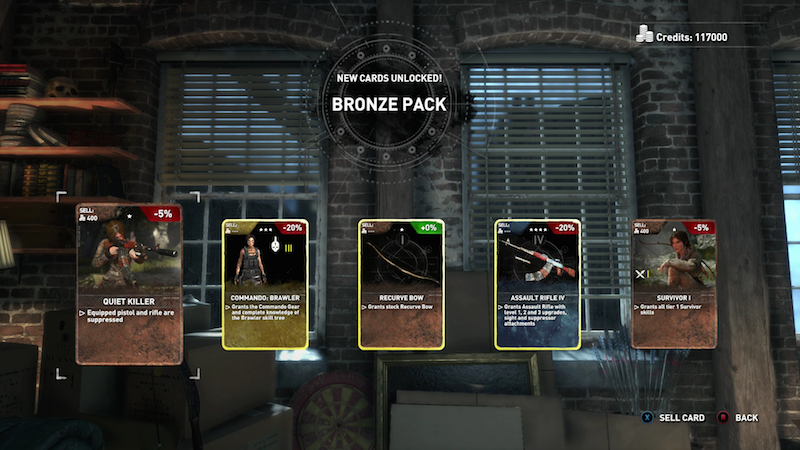This screenshot has width=800, height=450.
Task: Pick the Recurve Bow card
Action: (400, 284)
